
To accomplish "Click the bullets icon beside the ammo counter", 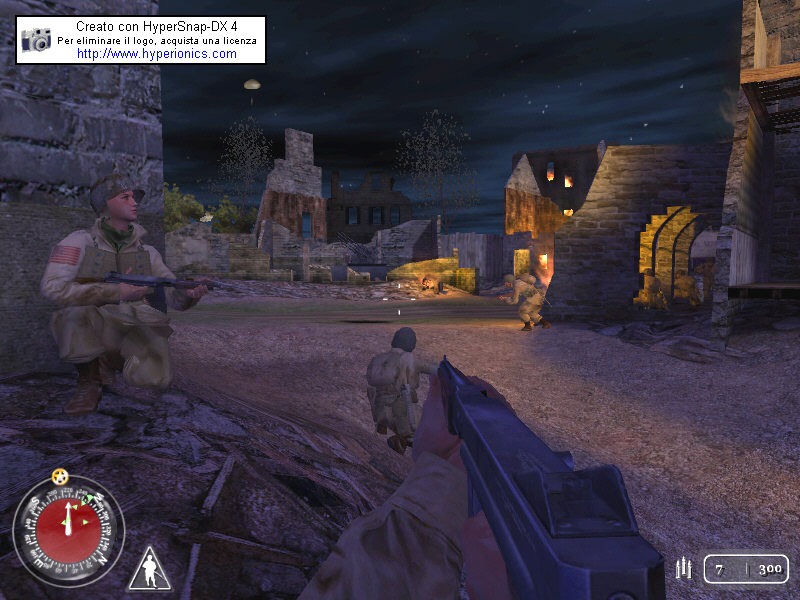I will tap(685, 569).
